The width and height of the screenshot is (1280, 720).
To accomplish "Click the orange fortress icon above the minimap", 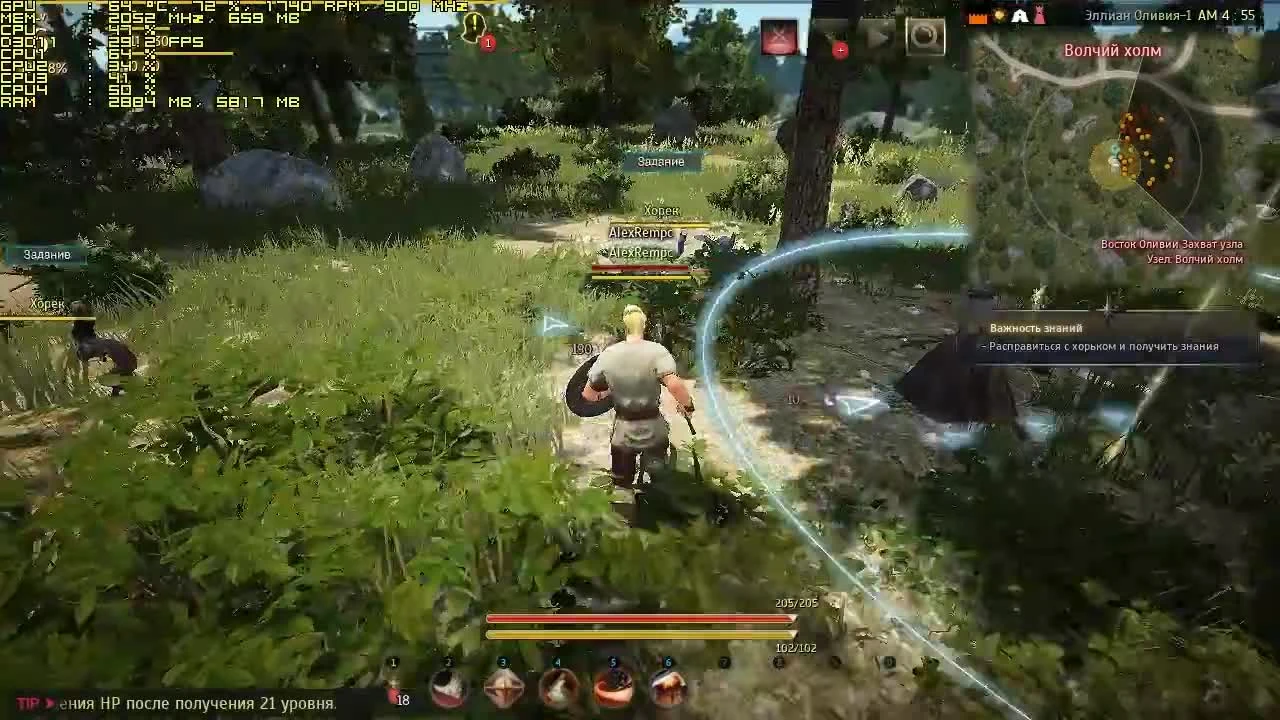I will click(978, 18).
